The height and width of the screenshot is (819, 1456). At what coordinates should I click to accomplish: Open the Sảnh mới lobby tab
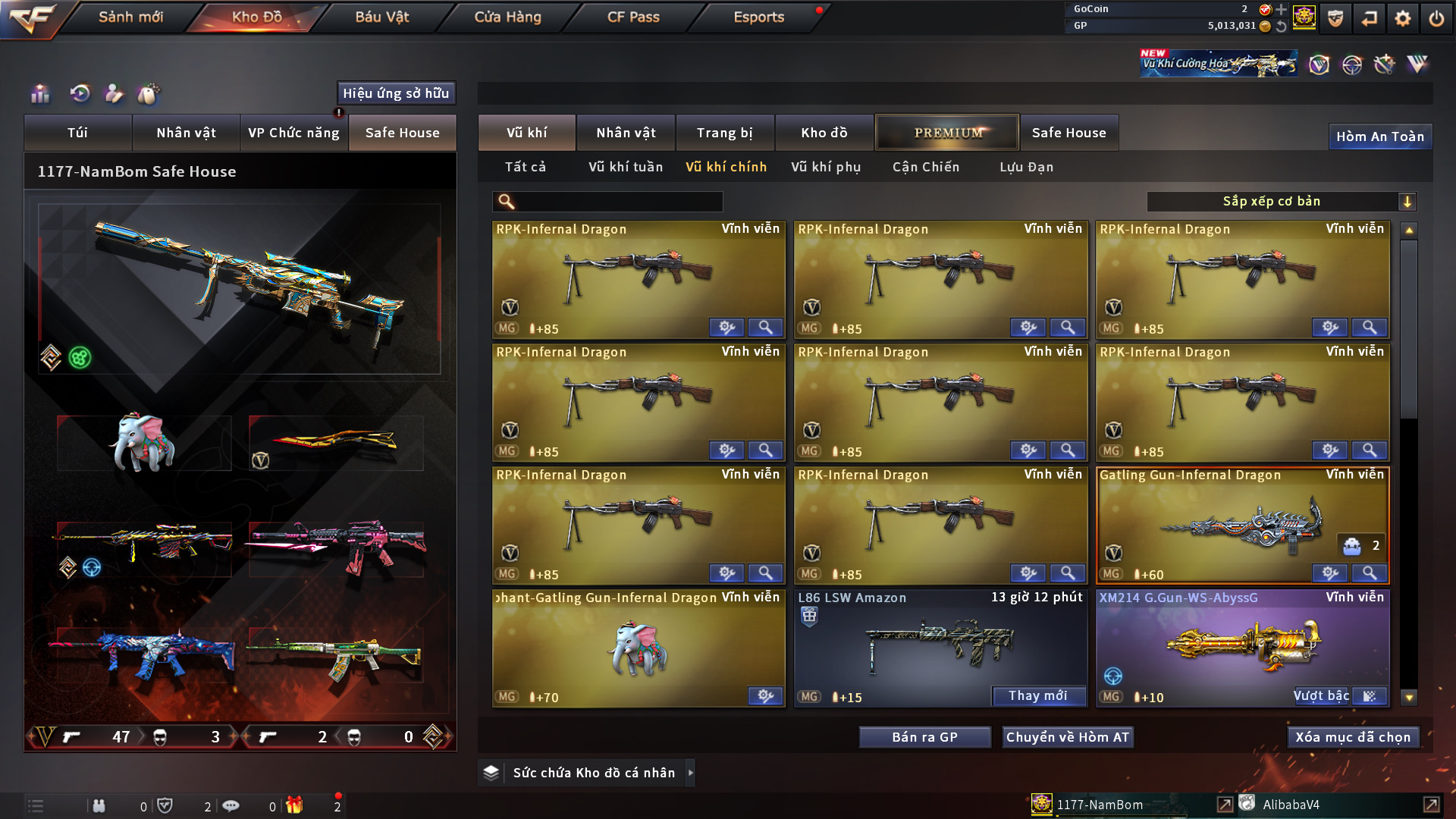tap(130, 17)
